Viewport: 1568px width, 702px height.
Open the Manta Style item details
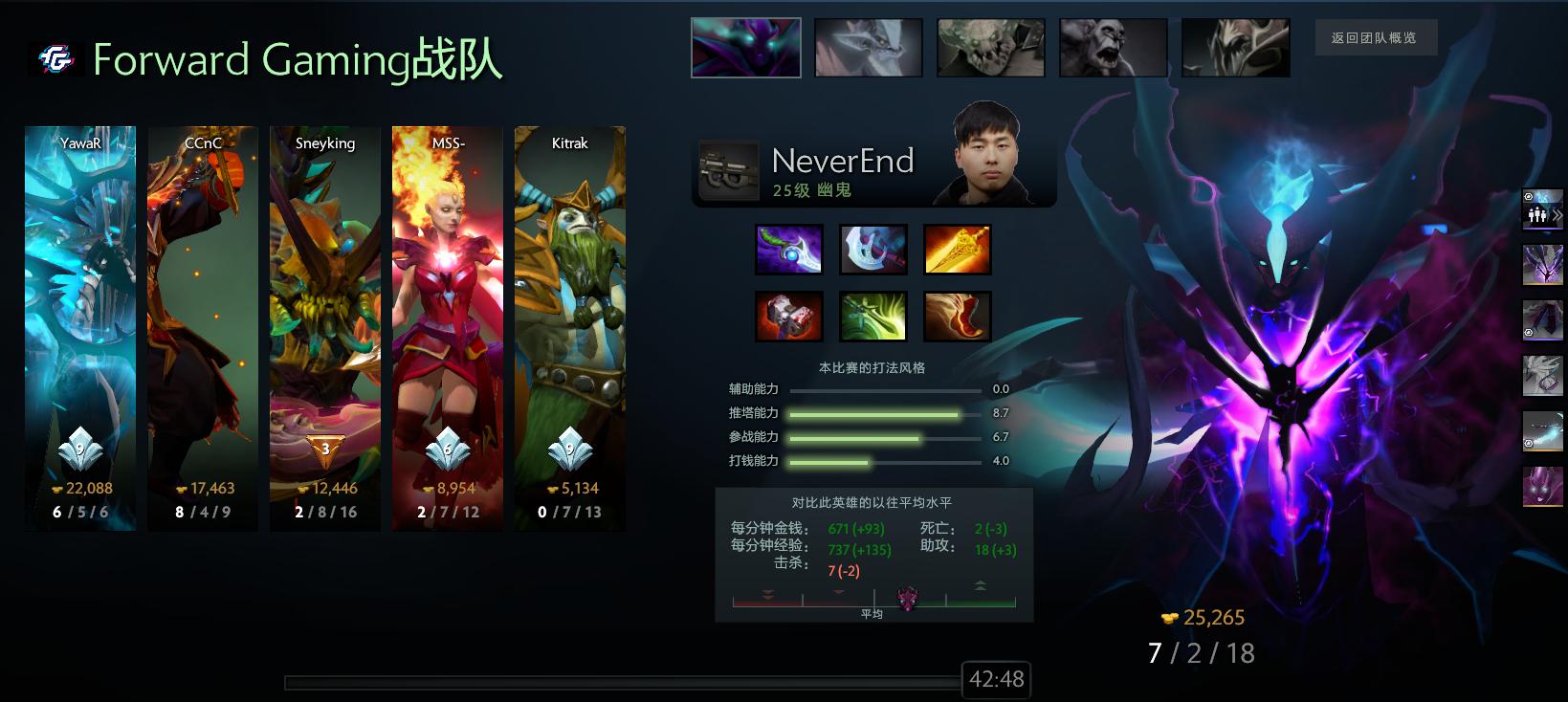tap(873, 249)
